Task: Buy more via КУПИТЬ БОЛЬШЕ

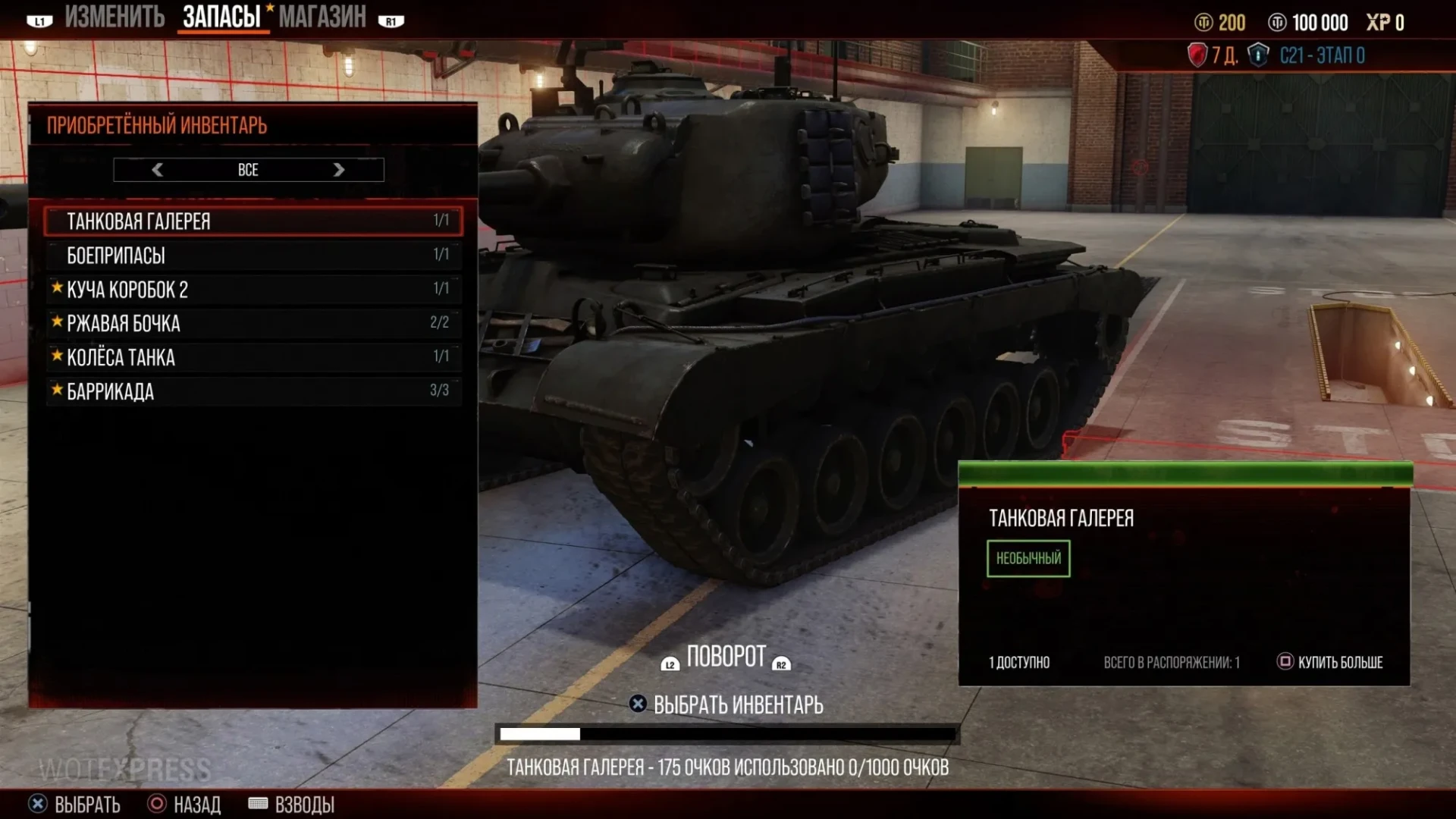Action: (x=1331, y=662)
